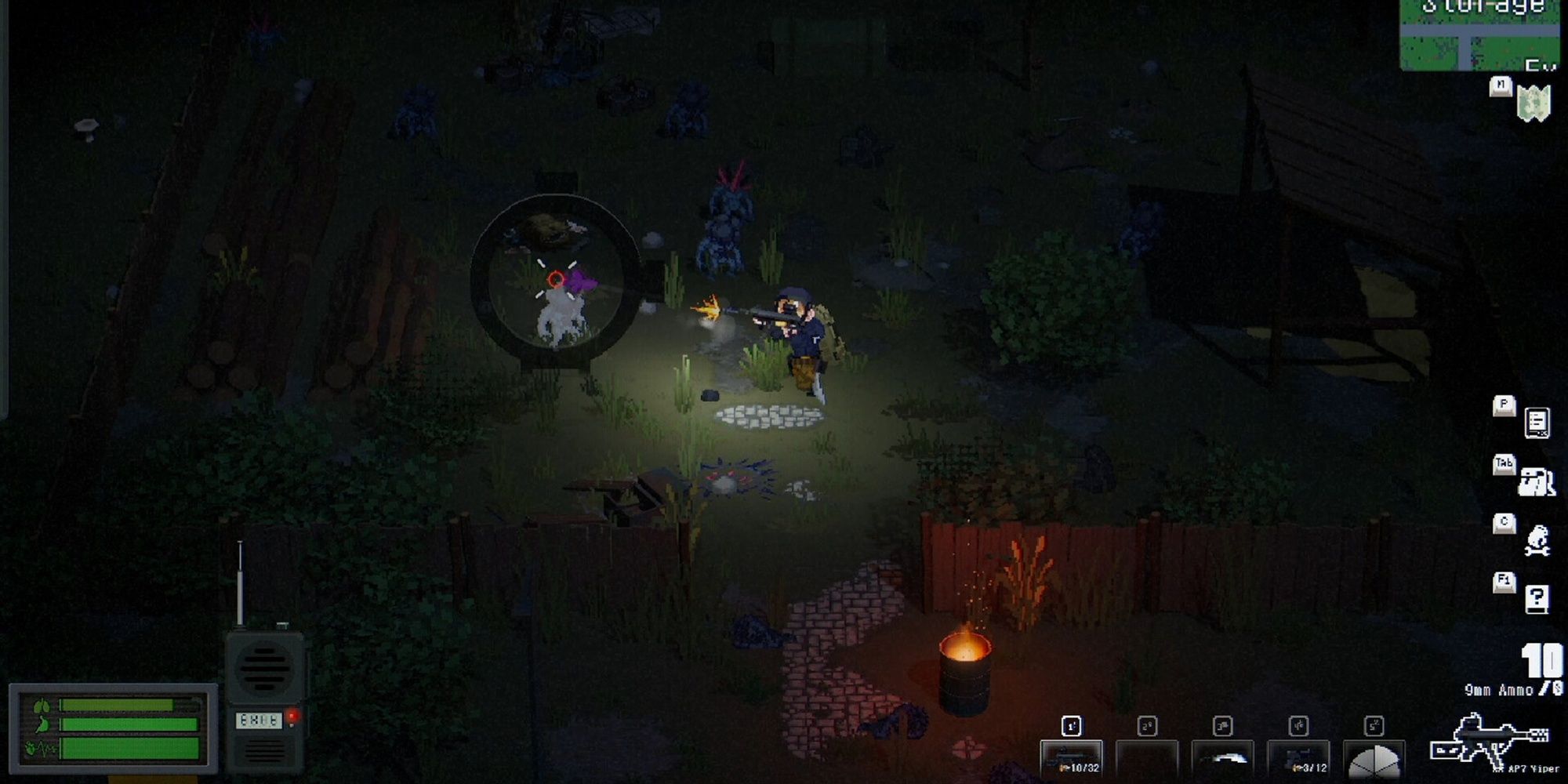Click the minimap in the corner
Viewport: 1568px width, 784px height.
tap(1479, 35)
